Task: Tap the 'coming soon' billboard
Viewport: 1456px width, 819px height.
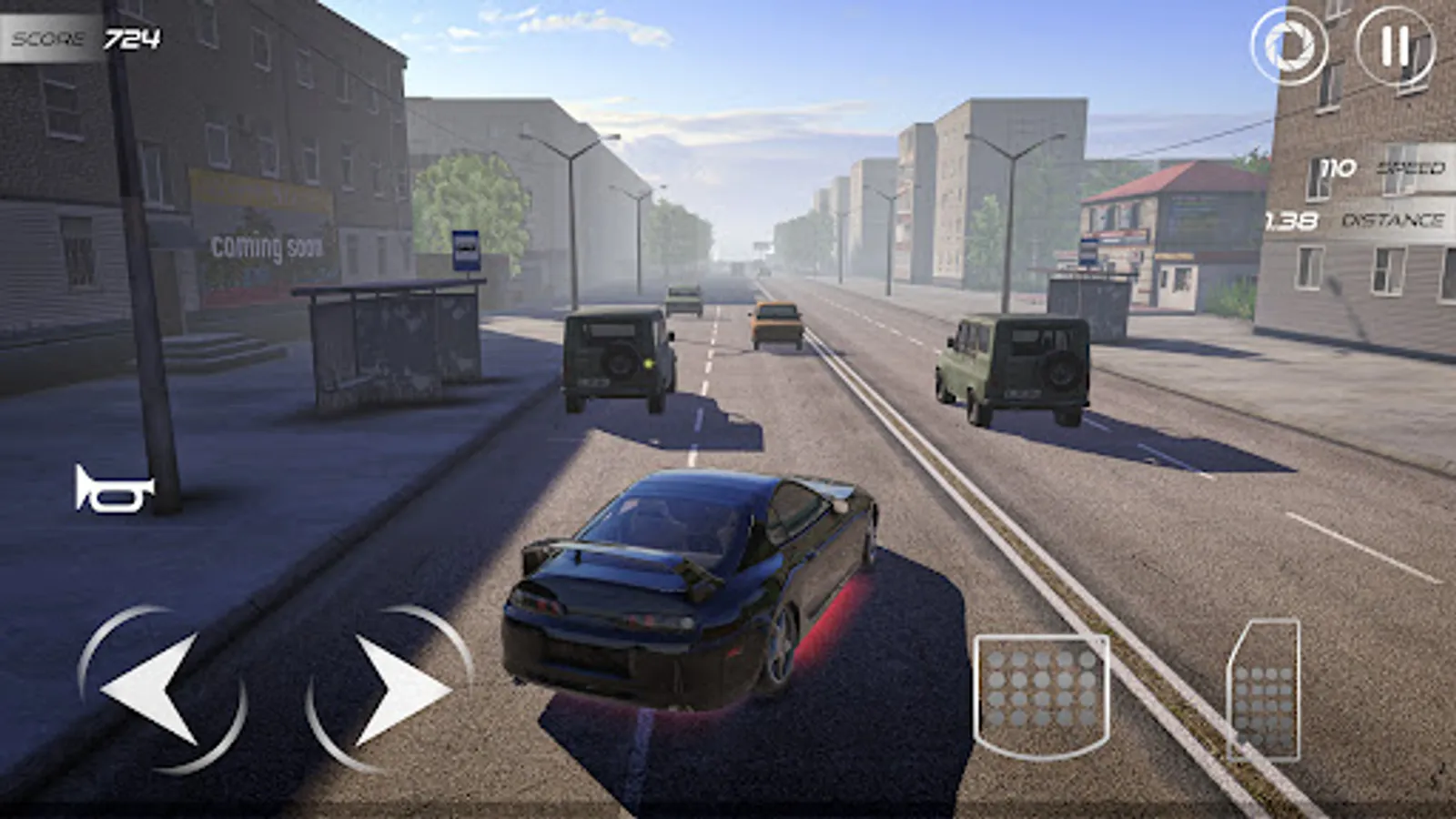Action: pyautogui.click(x=264, y=241)
